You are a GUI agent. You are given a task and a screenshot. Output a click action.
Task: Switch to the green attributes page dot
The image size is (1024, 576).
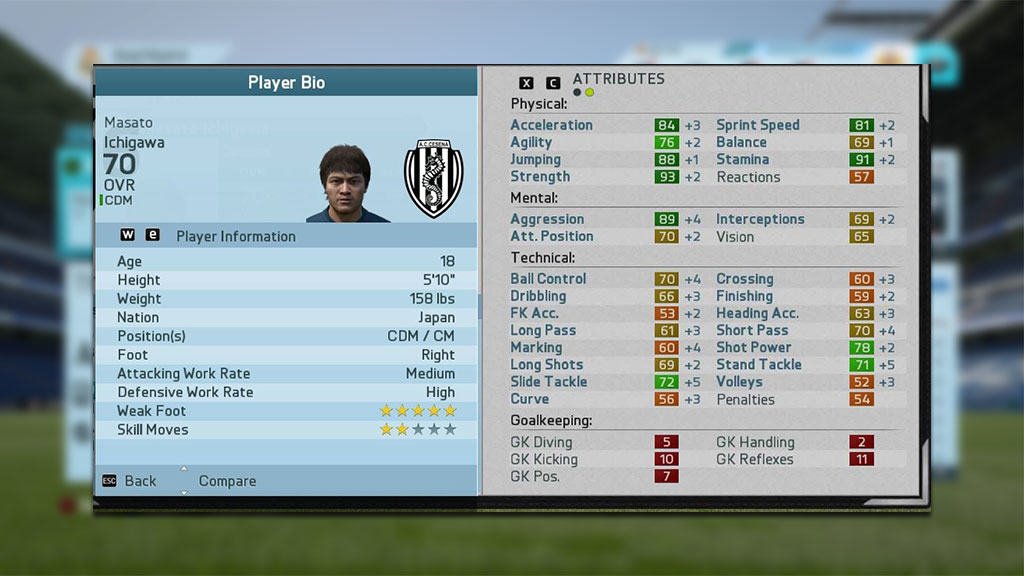(590, 93)
